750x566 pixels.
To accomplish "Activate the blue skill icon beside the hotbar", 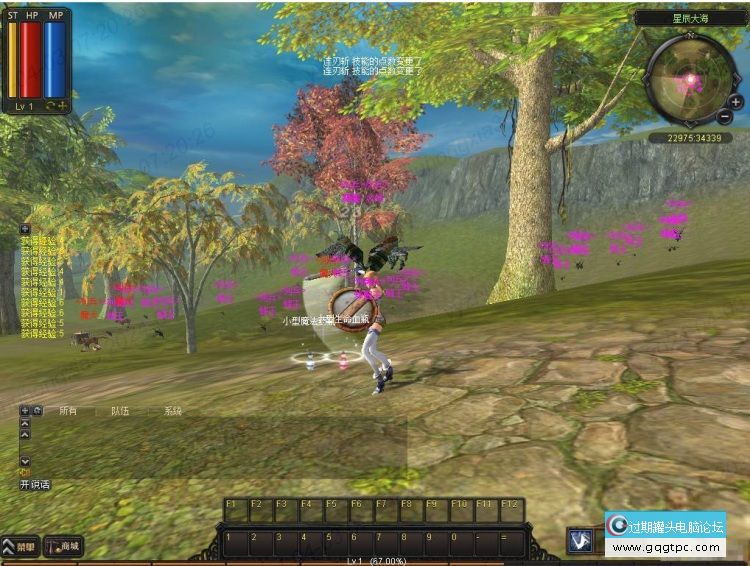I will [579, 541].
